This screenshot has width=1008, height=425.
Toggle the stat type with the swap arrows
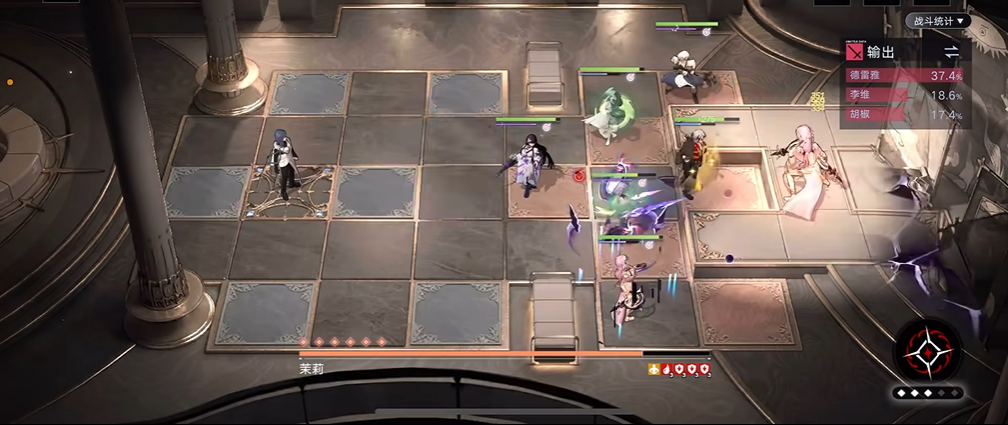point(951,52)
